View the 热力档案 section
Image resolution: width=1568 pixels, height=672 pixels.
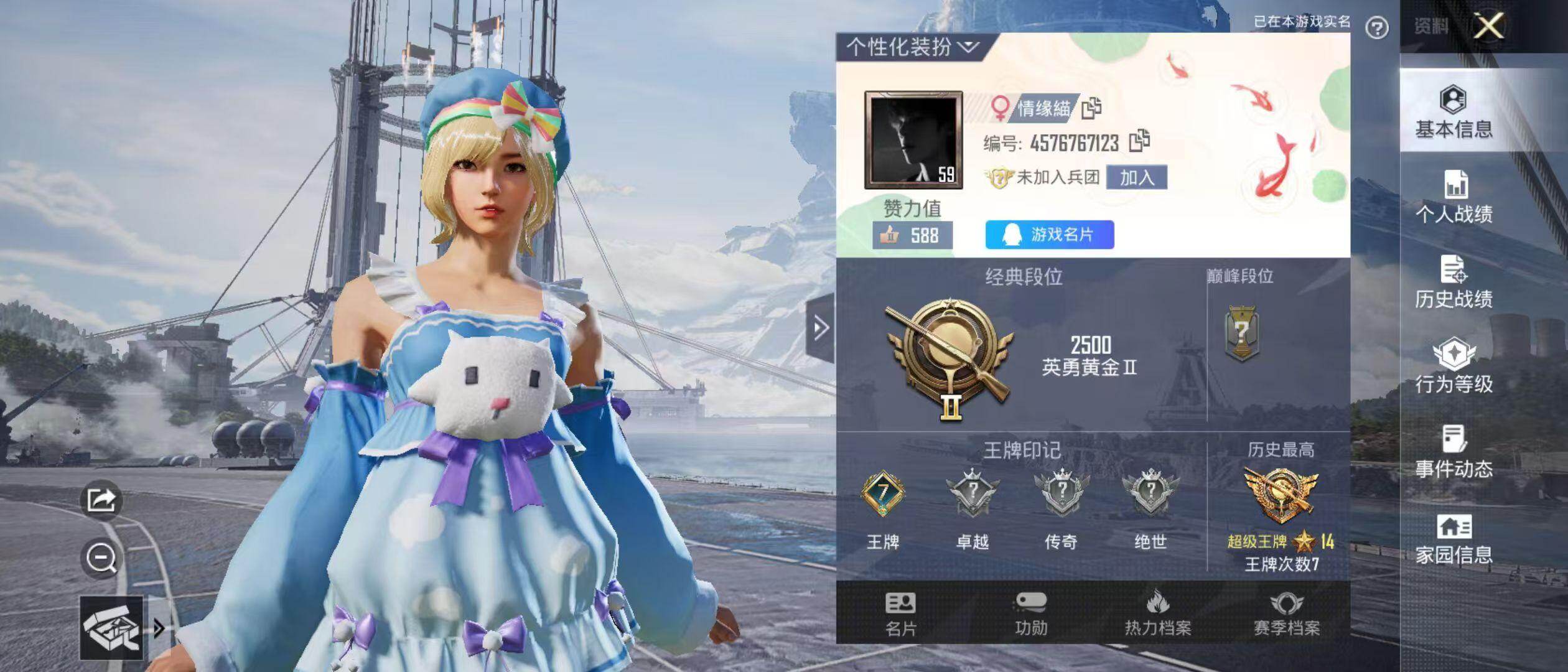coord(1158,614)
